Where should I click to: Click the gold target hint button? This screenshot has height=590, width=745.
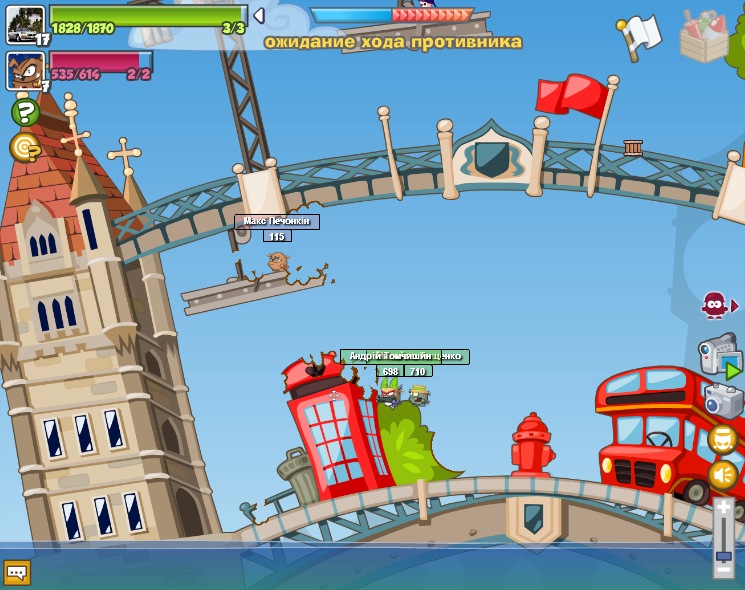pyautogui.click(x=25, y=148)
